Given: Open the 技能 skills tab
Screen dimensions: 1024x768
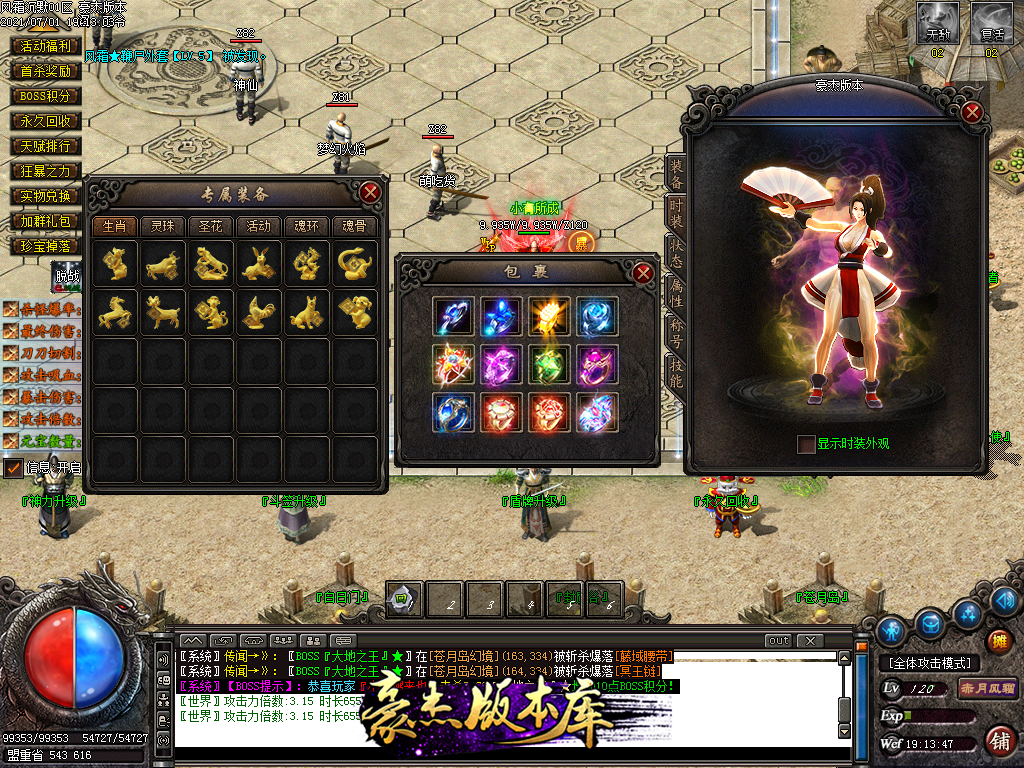Looking at the screenshot, I should [x=676, y=373].
